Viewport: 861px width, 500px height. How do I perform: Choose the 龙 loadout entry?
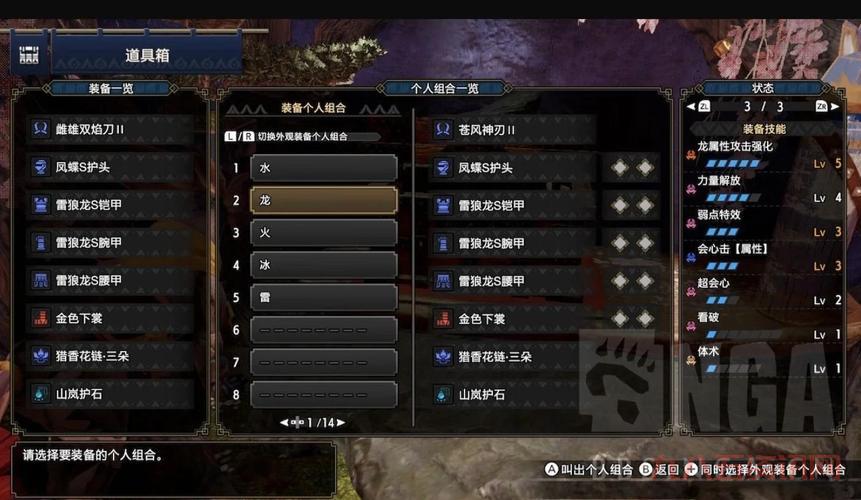323,200
